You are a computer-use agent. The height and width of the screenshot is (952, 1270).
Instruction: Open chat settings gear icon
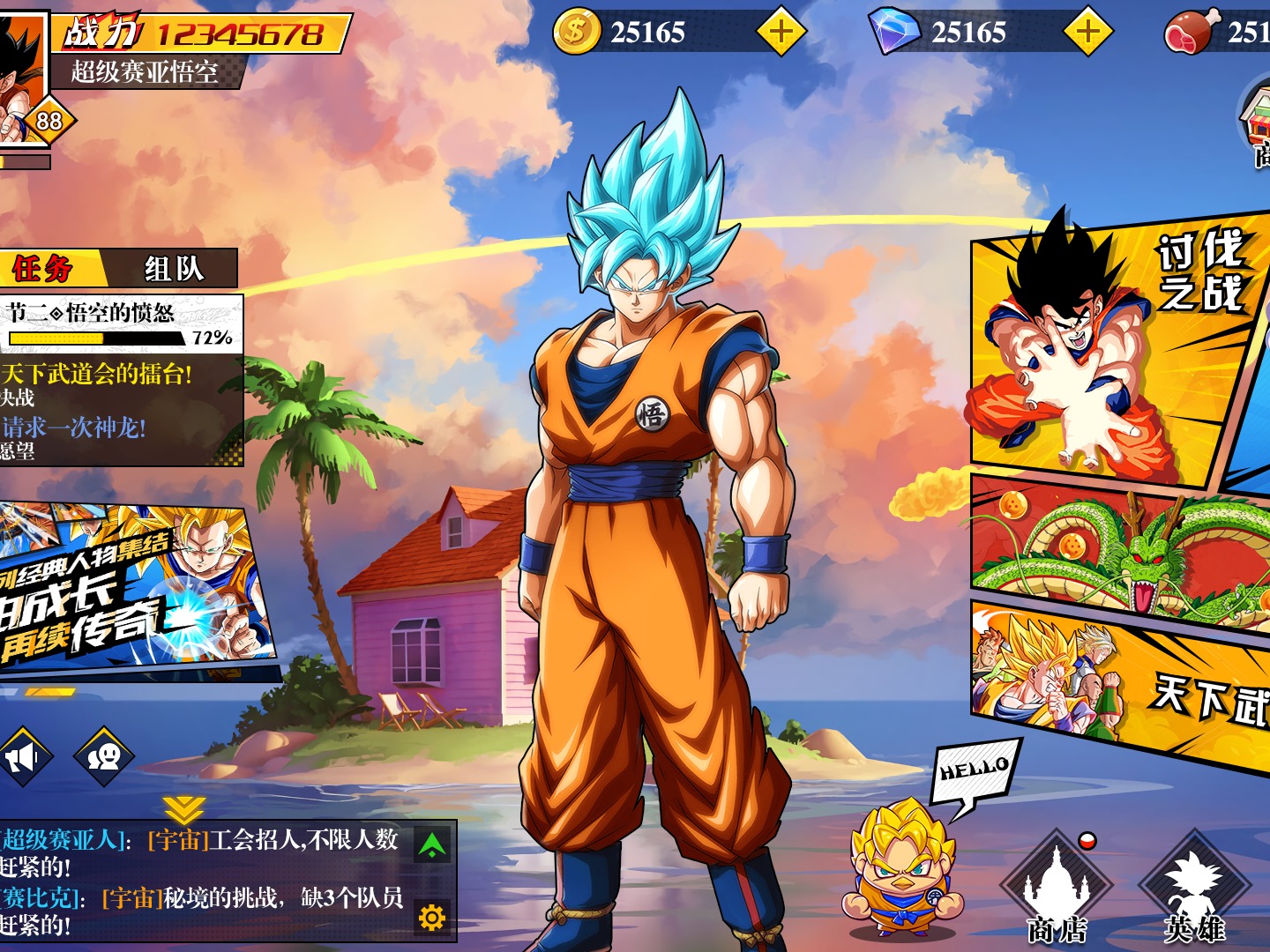pyautogui.click(x=432, y=919)
